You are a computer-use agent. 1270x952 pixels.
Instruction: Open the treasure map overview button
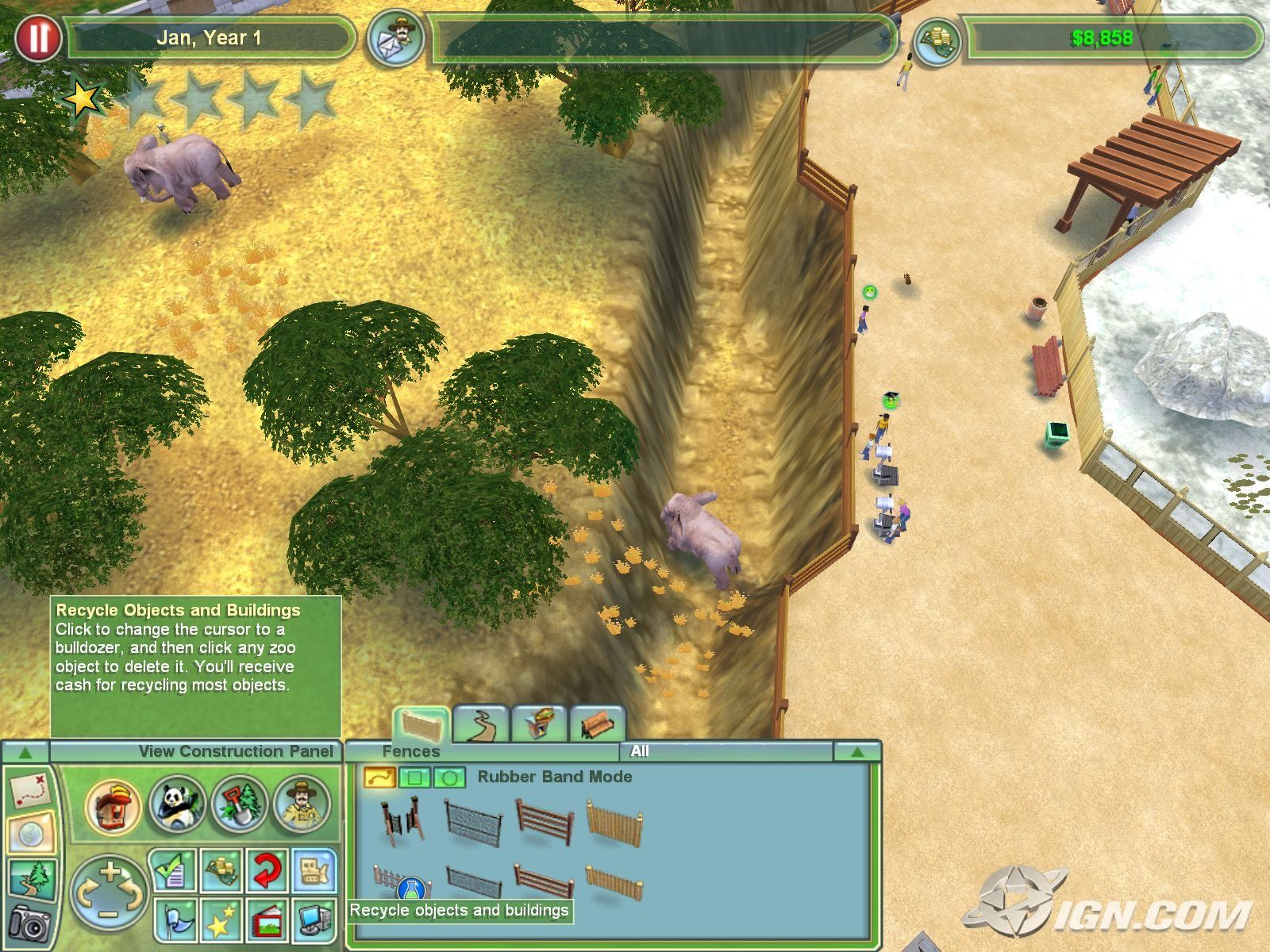tap(31, 789)
